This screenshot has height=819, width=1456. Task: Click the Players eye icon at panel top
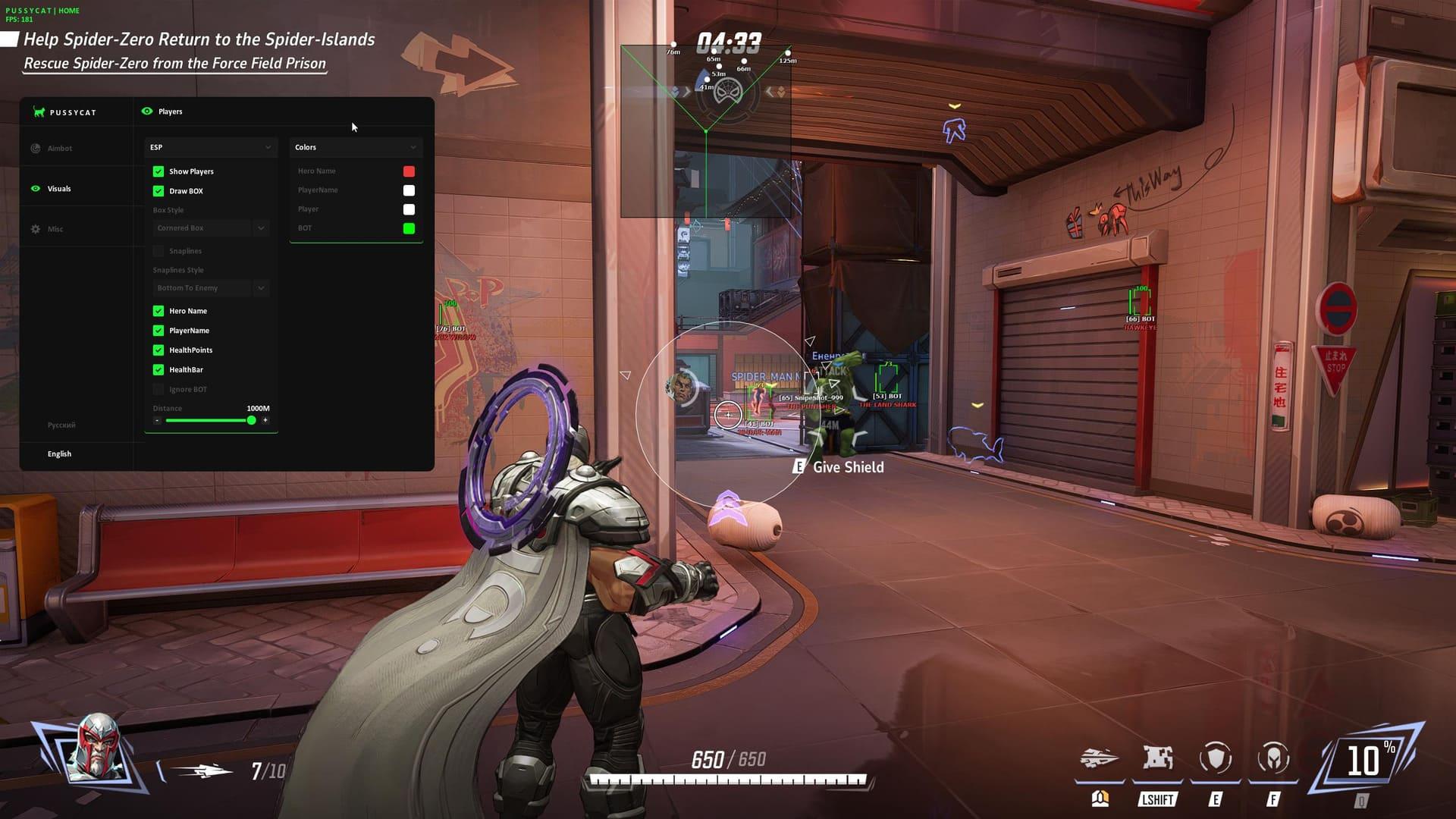pos(147,111)
